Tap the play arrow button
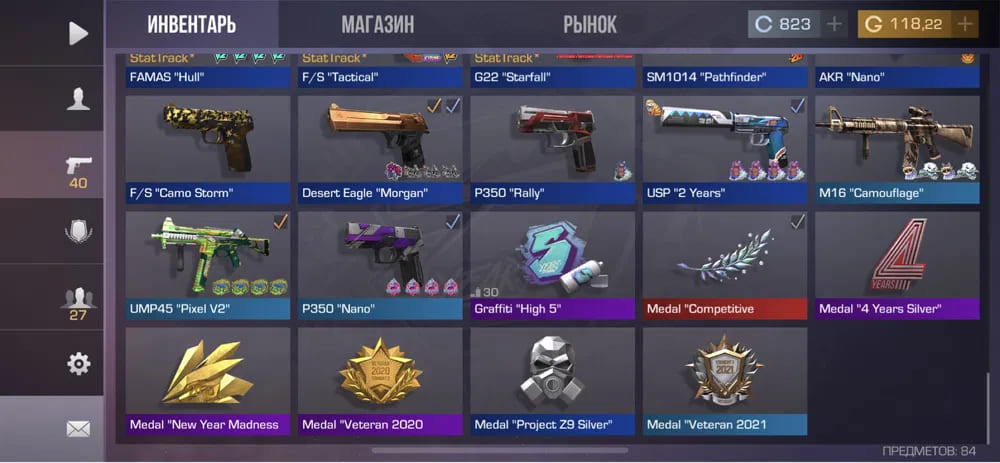 (78, 33)
